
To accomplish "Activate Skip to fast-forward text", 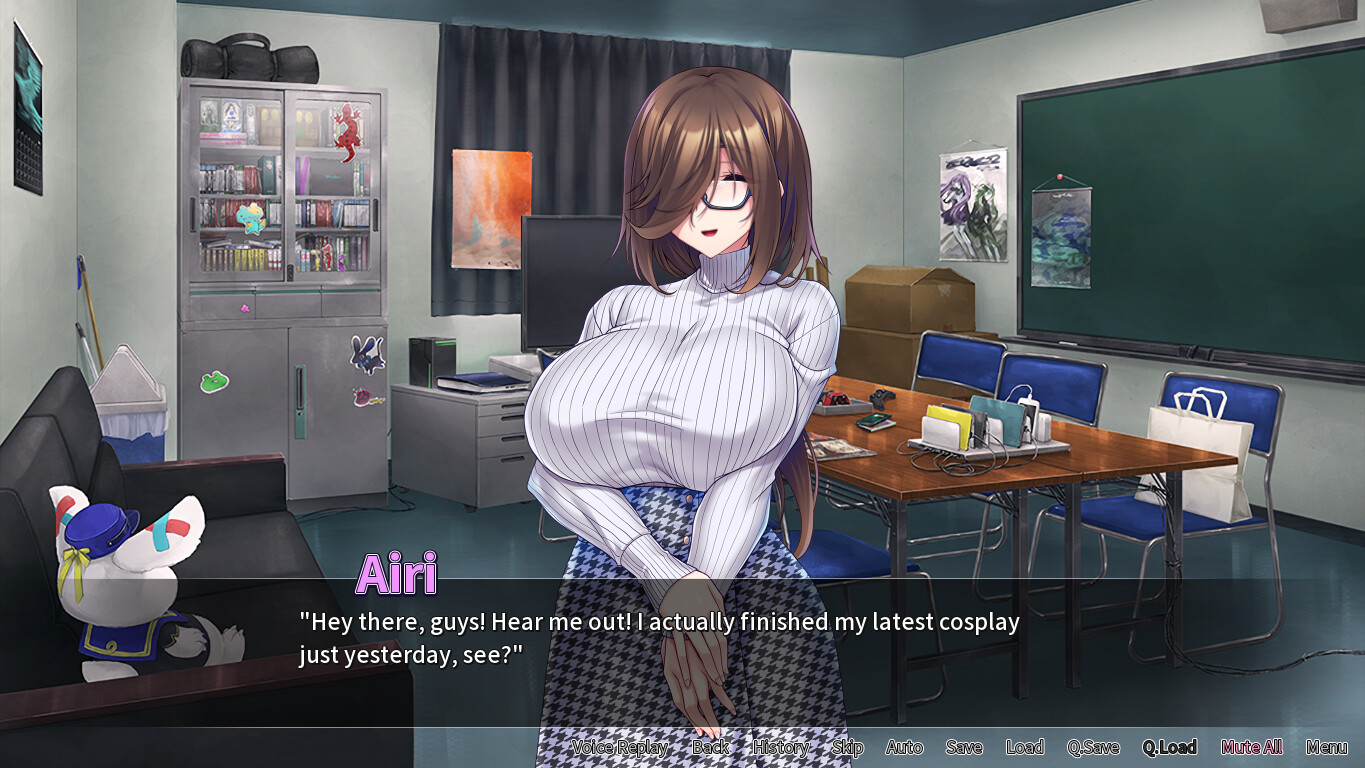I will (x=847, y=747).
